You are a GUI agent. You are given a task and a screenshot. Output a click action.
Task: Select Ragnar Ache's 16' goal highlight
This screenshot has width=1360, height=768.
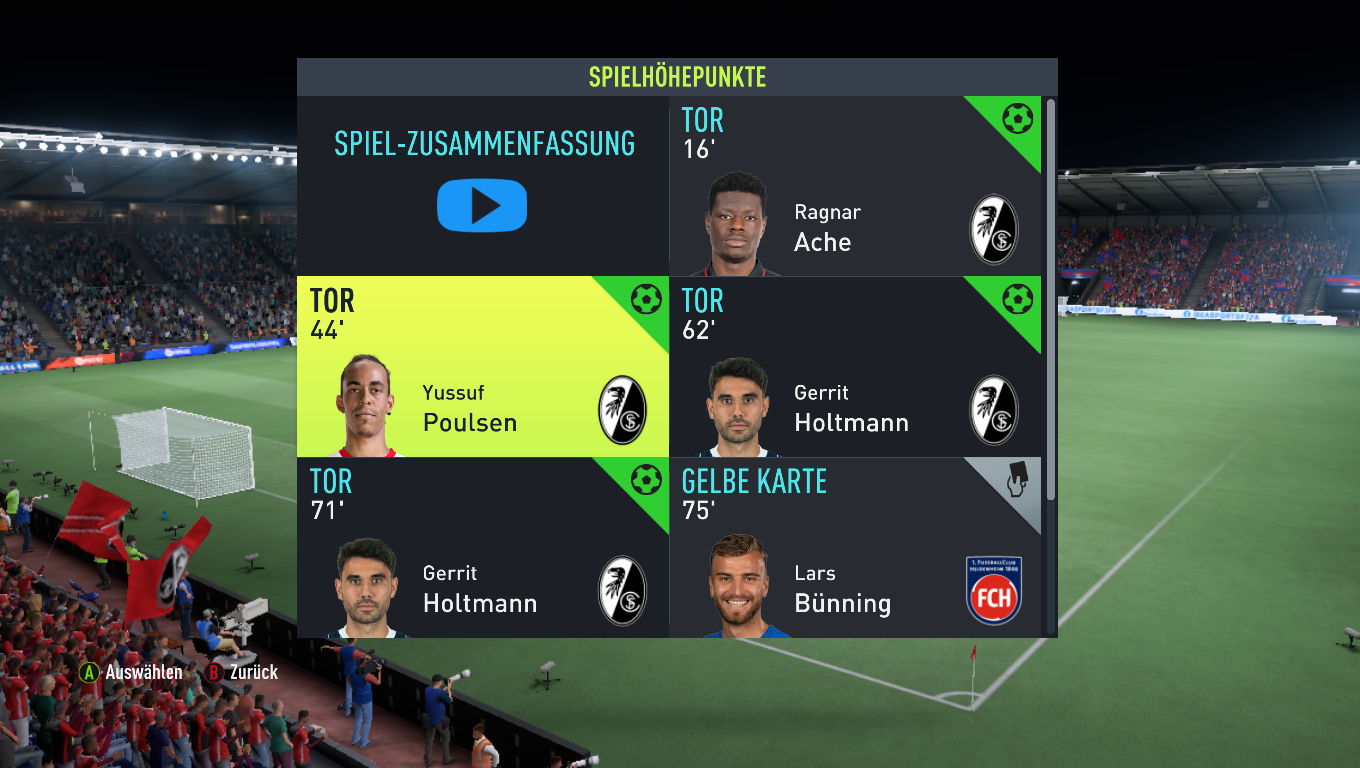855,187
